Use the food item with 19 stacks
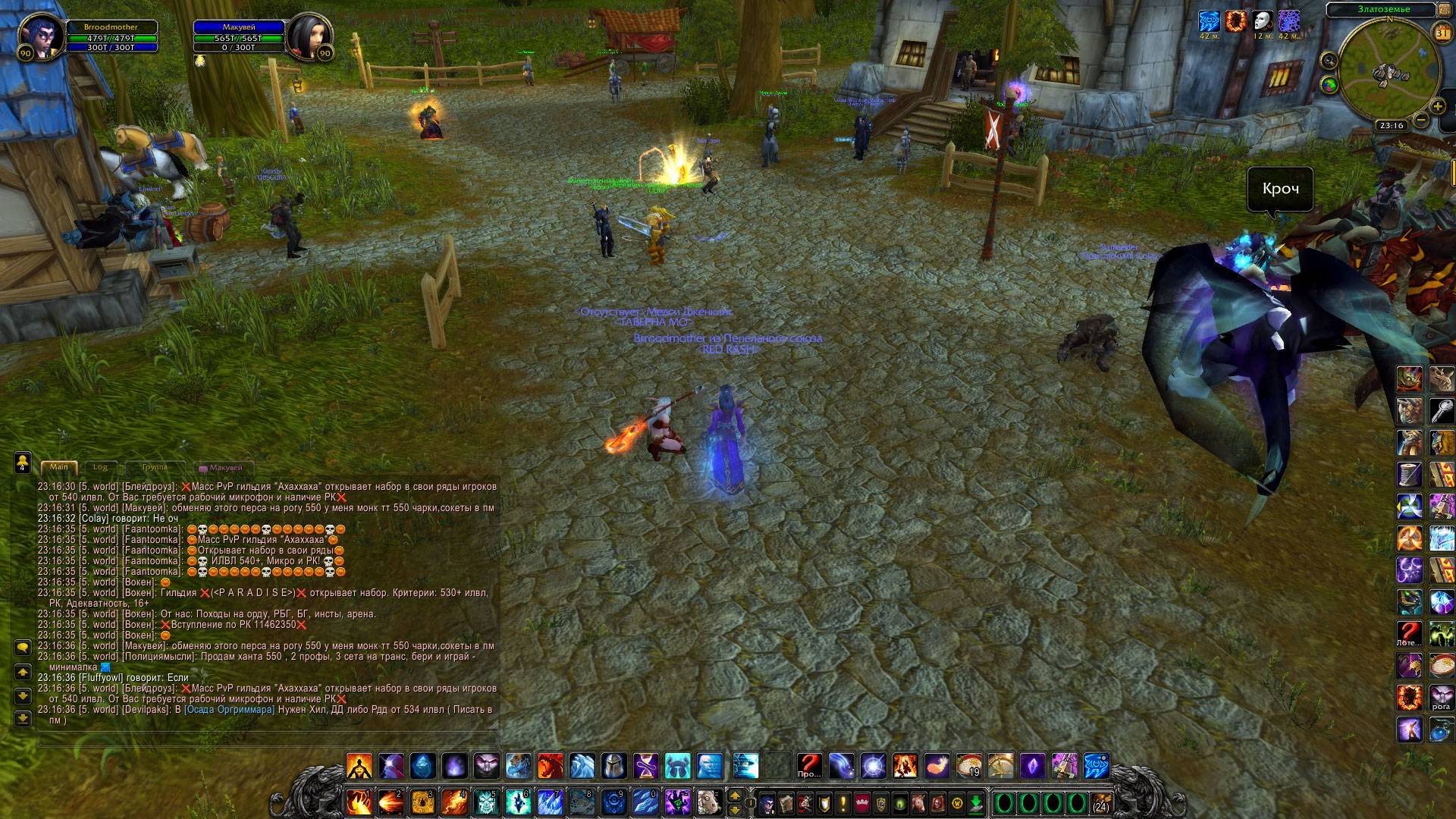This screenshot has height=819, width=1456. pyautogui.click(x=968, y=766)
